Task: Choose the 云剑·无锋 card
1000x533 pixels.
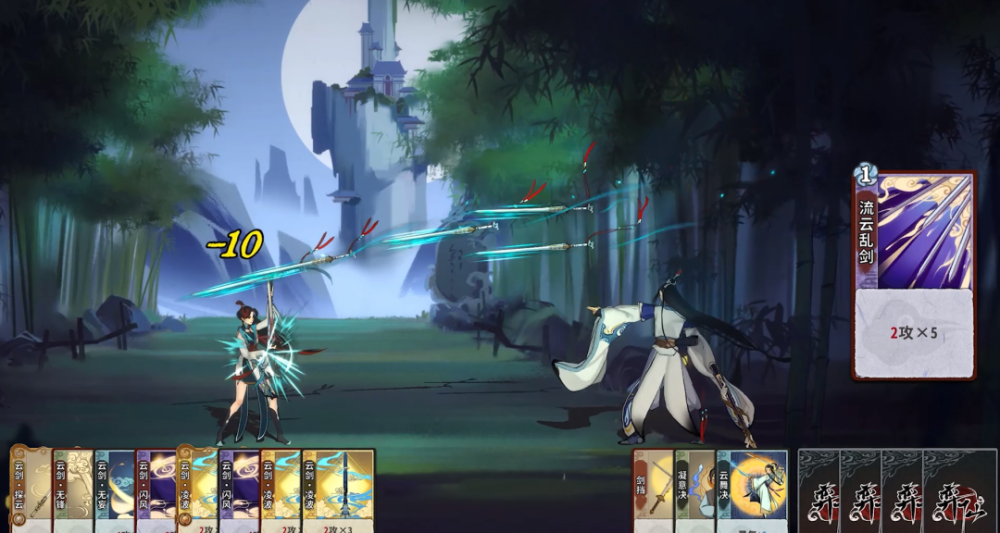Action: (72, 490)
